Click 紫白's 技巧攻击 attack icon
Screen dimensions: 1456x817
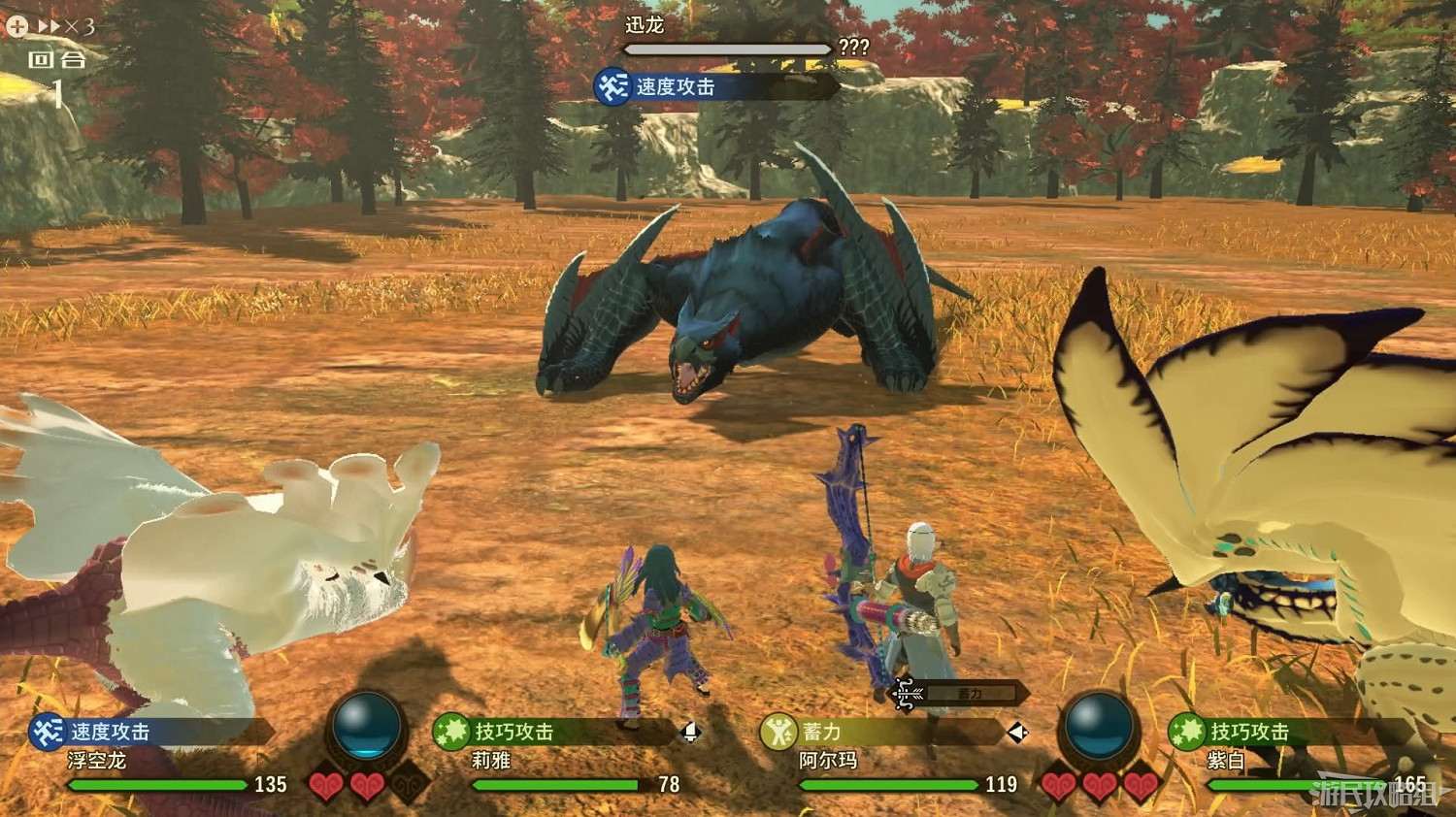[x=1188, y=730]
